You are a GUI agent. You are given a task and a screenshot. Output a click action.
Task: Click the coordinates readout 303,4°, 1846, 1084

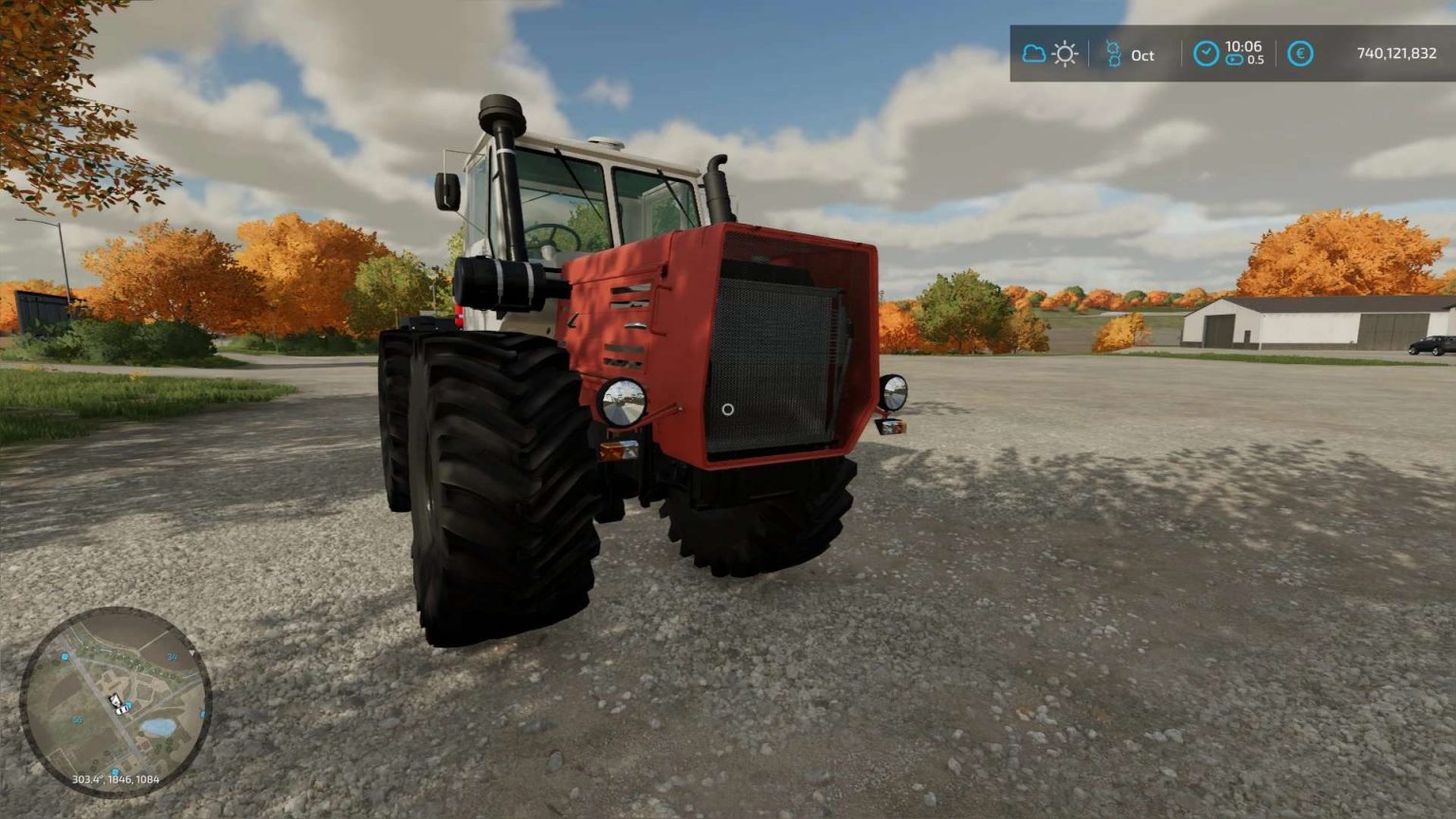click(117, 779)
